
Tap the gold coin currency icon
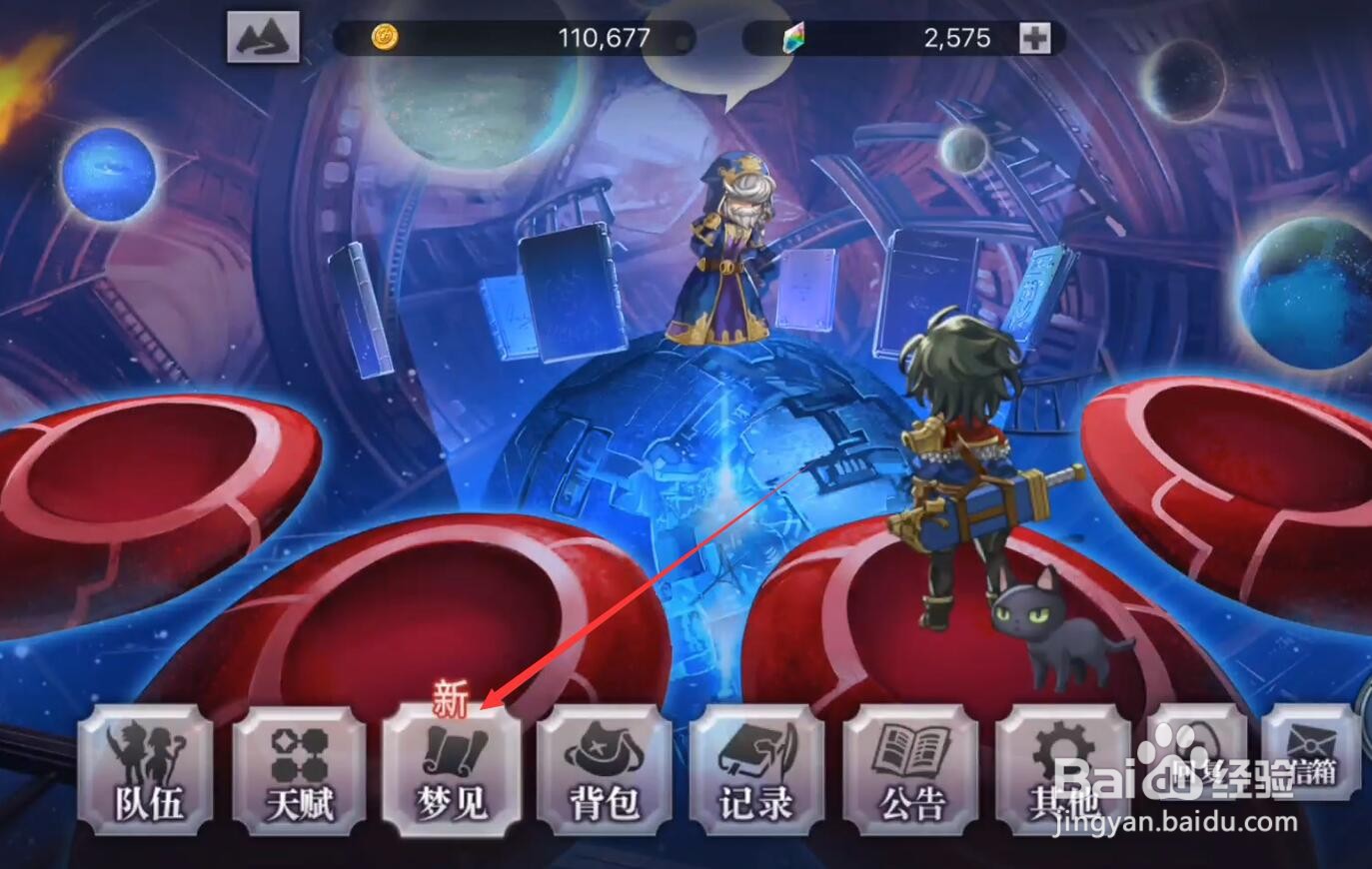[385, 36]
